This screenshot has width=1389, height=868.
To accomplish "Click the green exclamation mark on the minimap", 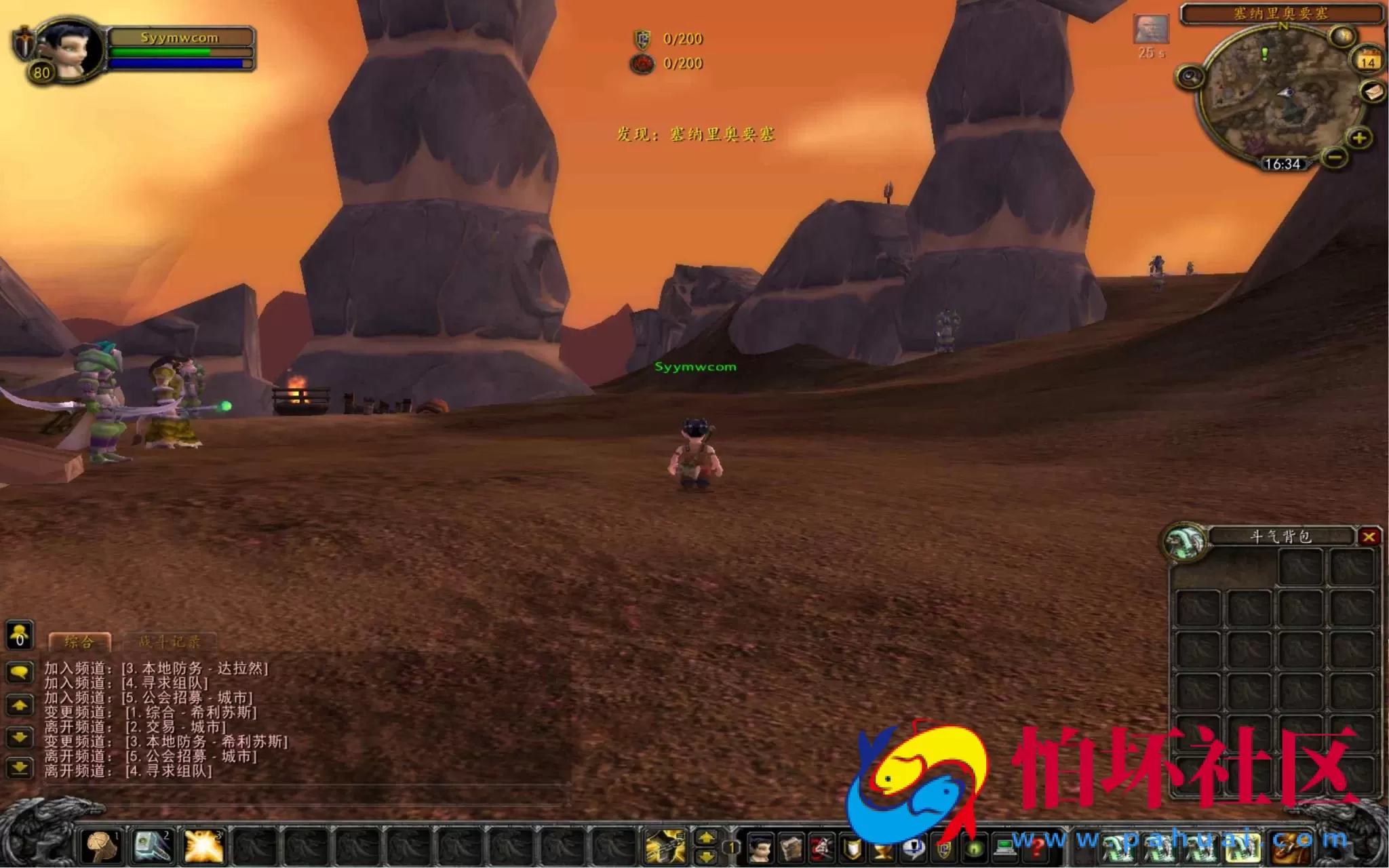I will pyautogui.click(x=1265, y=54).
